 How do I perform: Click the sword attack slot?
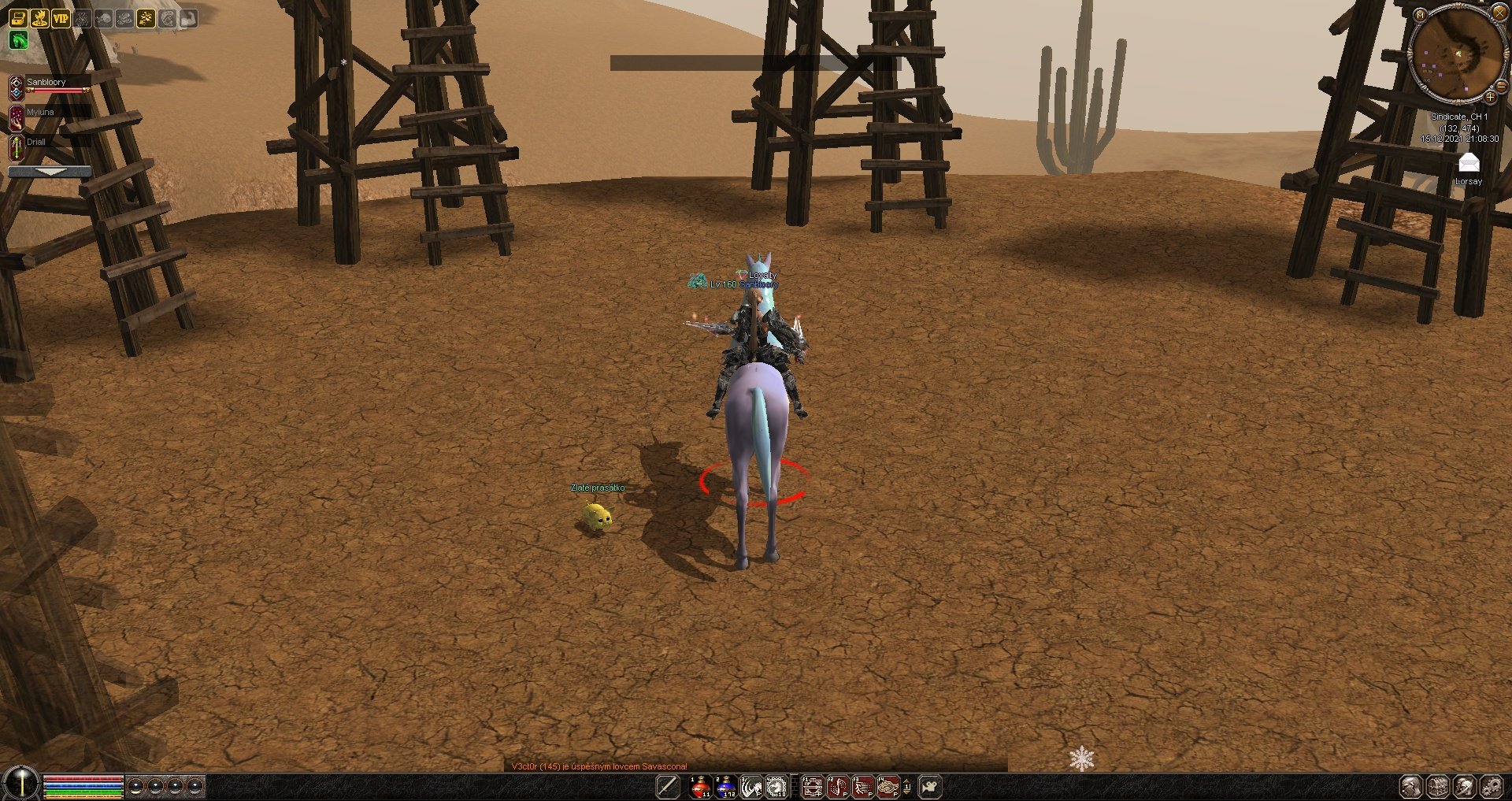[668, 786]
